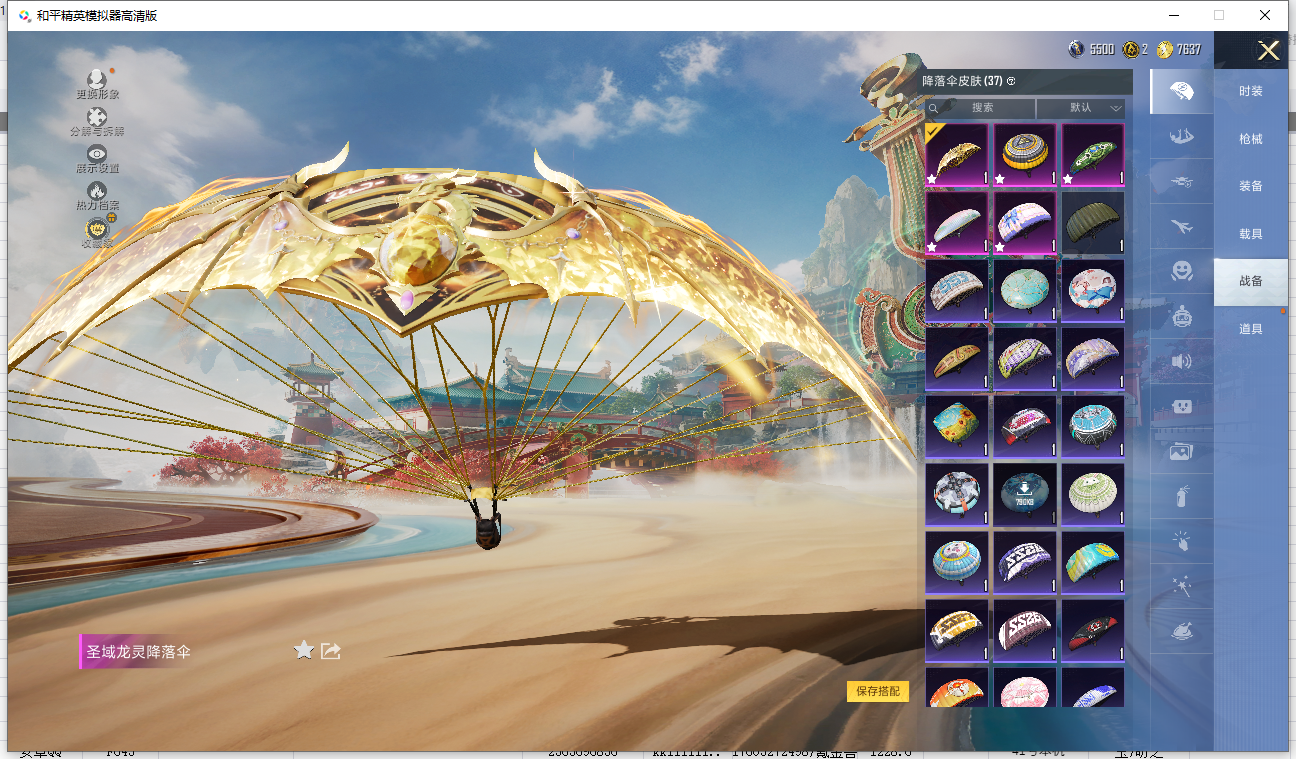Open 热力档案 flame icon

click(x=97, y=194)
